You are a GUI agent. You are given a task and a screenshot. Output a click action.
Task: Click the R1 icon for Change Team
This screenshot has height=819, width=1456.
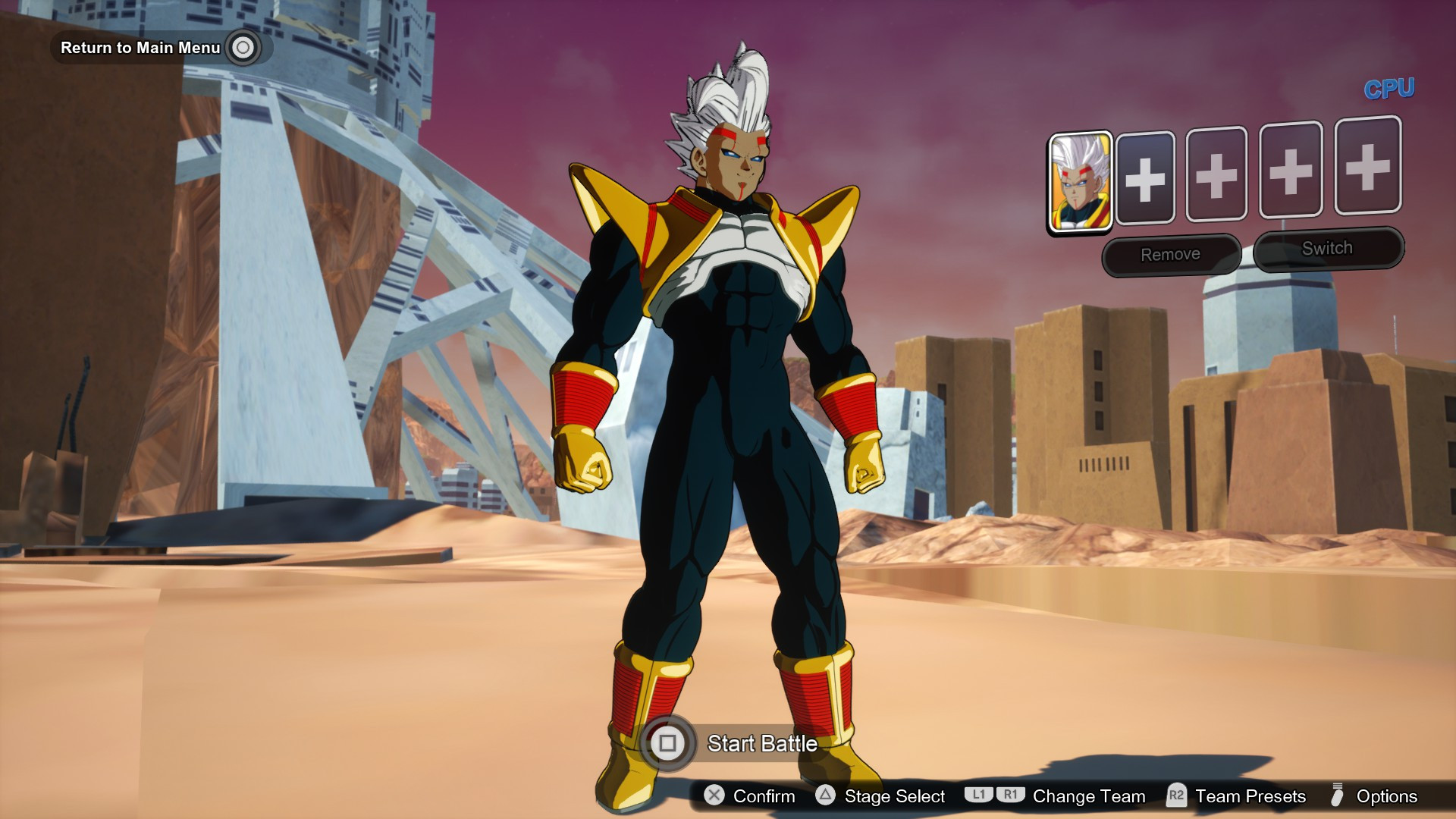pyautogui.click(x=1010, y=796)
